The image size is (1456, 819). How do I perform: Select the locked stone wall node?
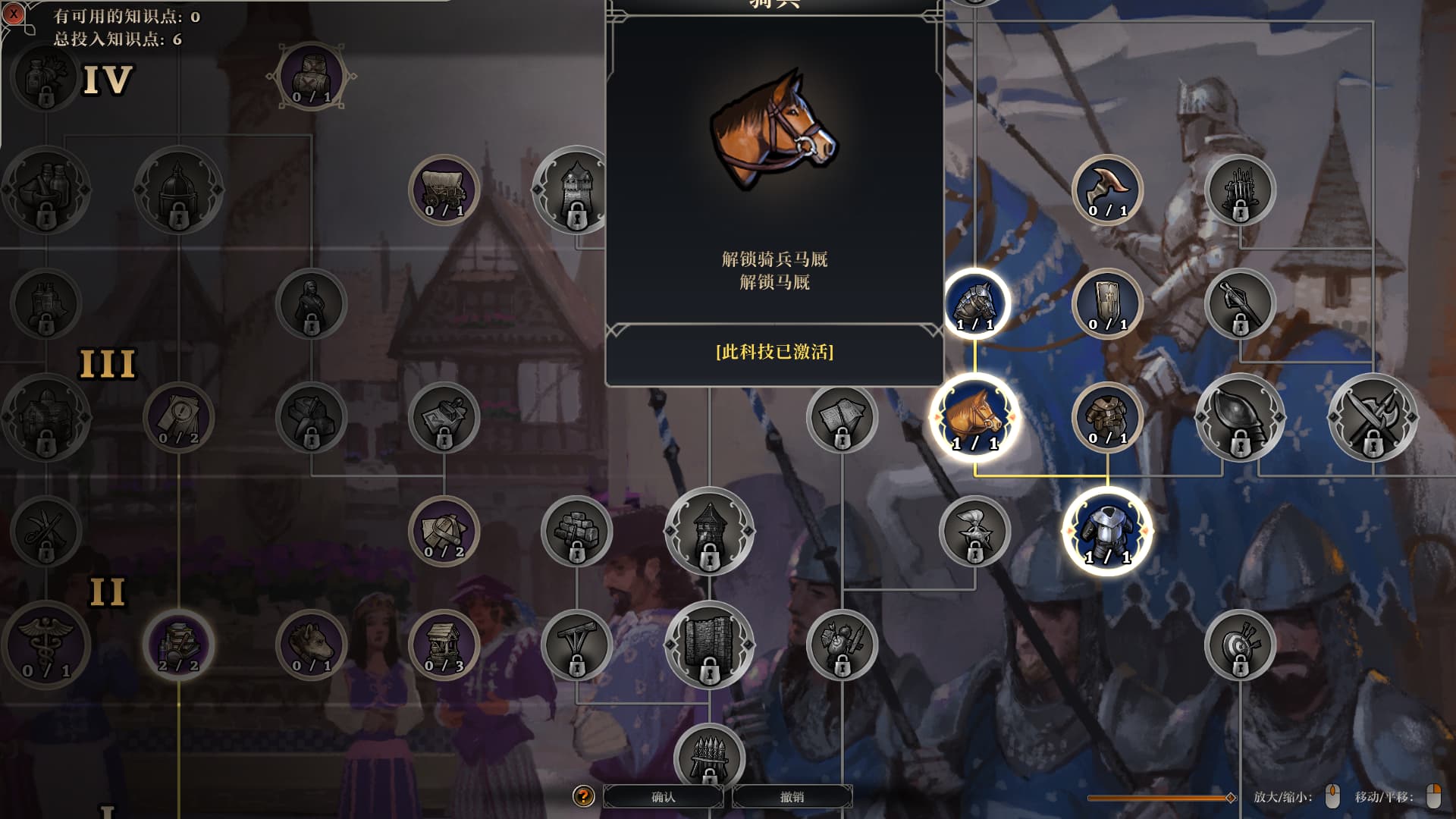coord(709,645)
